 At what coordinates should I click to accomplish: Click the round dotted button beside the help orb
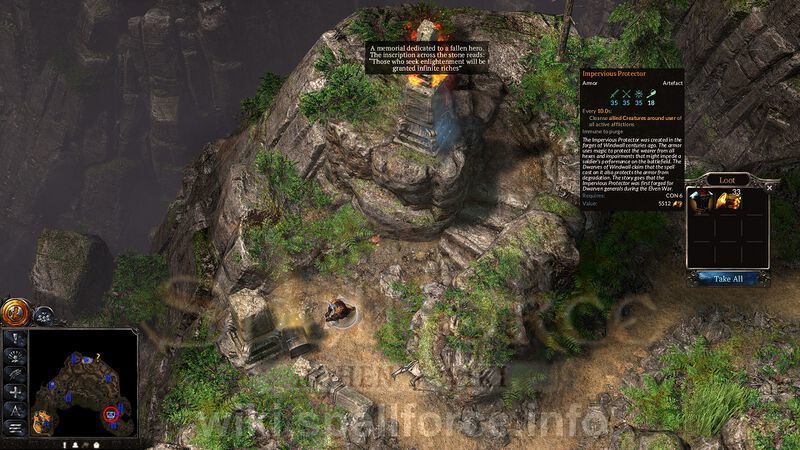click(42, 314)
